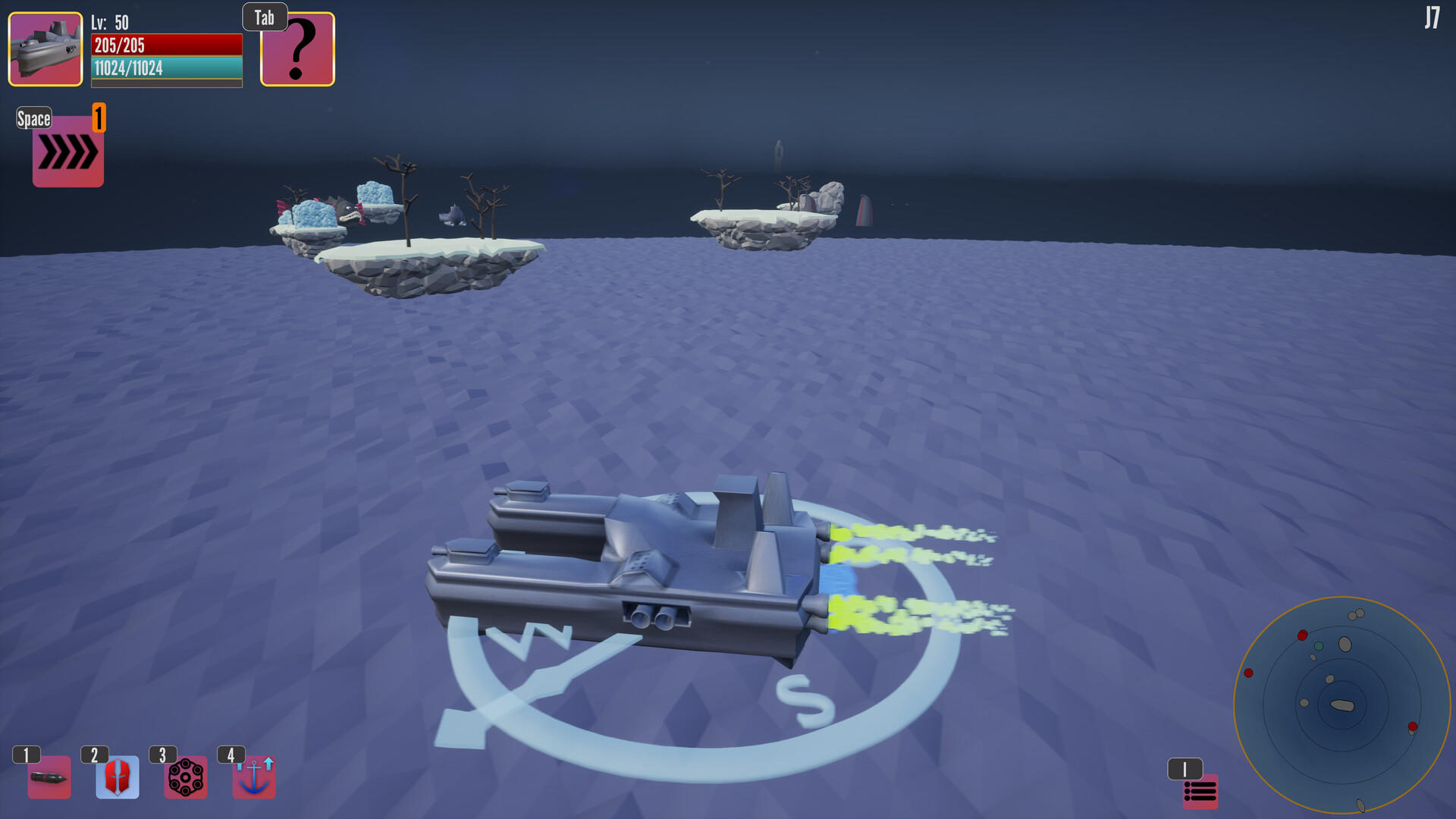Click the boost charge counter showing 1
The width and height of the screenshot is (1456, 819).
tap(97, 118)
